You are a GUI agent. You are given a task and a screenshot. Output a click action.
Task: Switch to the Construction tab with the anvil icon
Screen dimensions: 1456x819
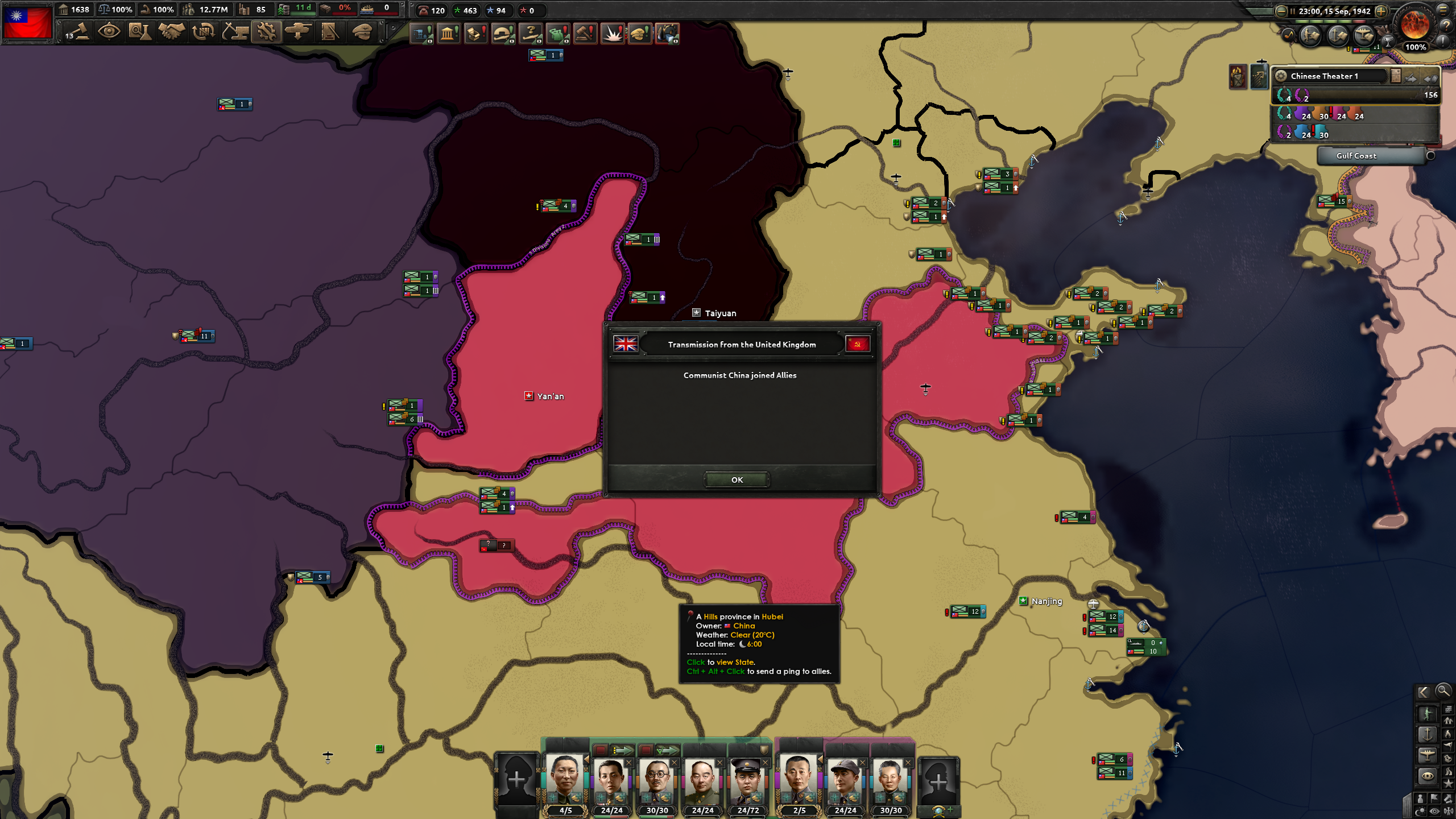coord(235,33)
